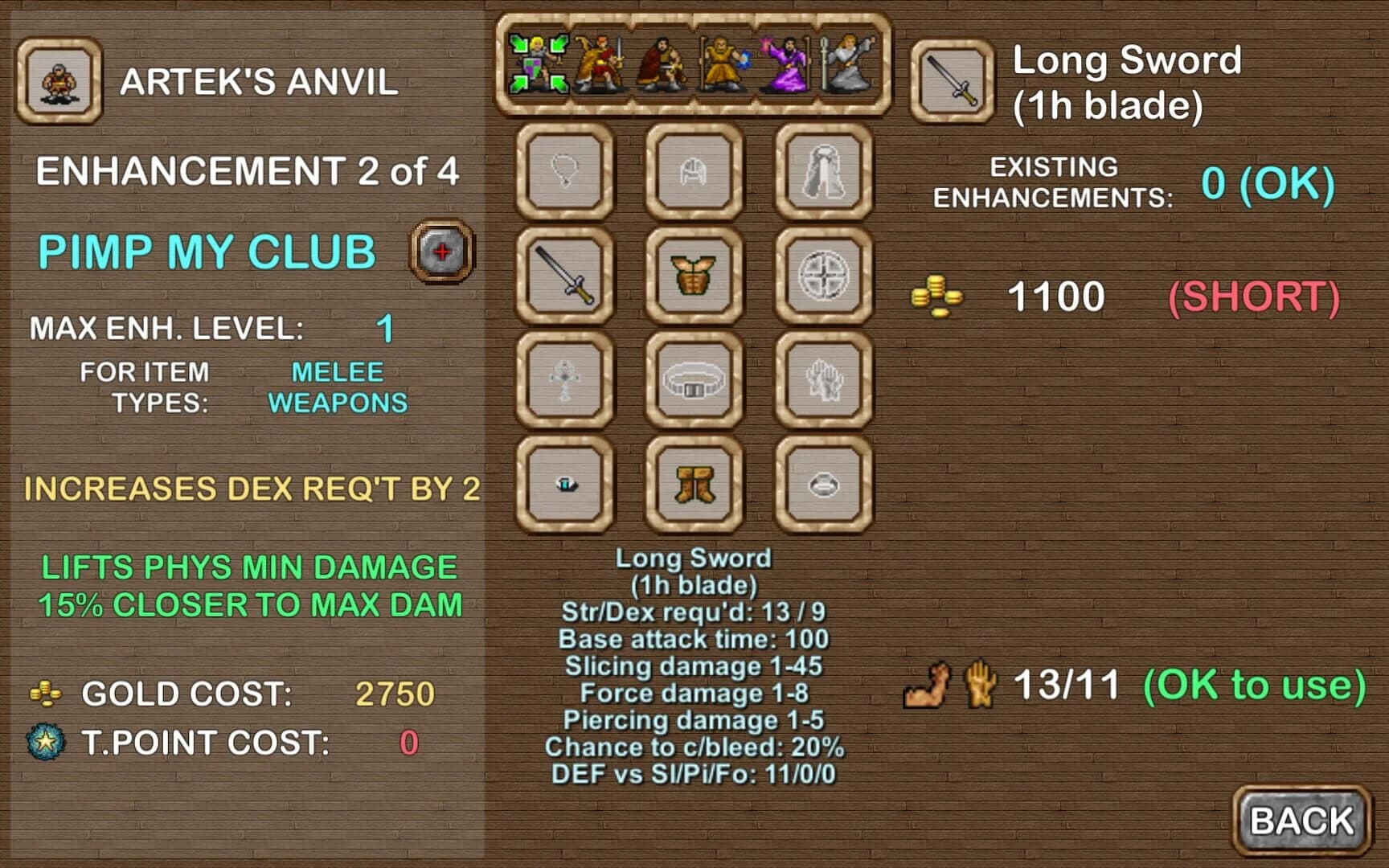Click the gold cost coin icon
Image resolution: width=1389 pixels, height=868 pixels.
click(46, 693)
